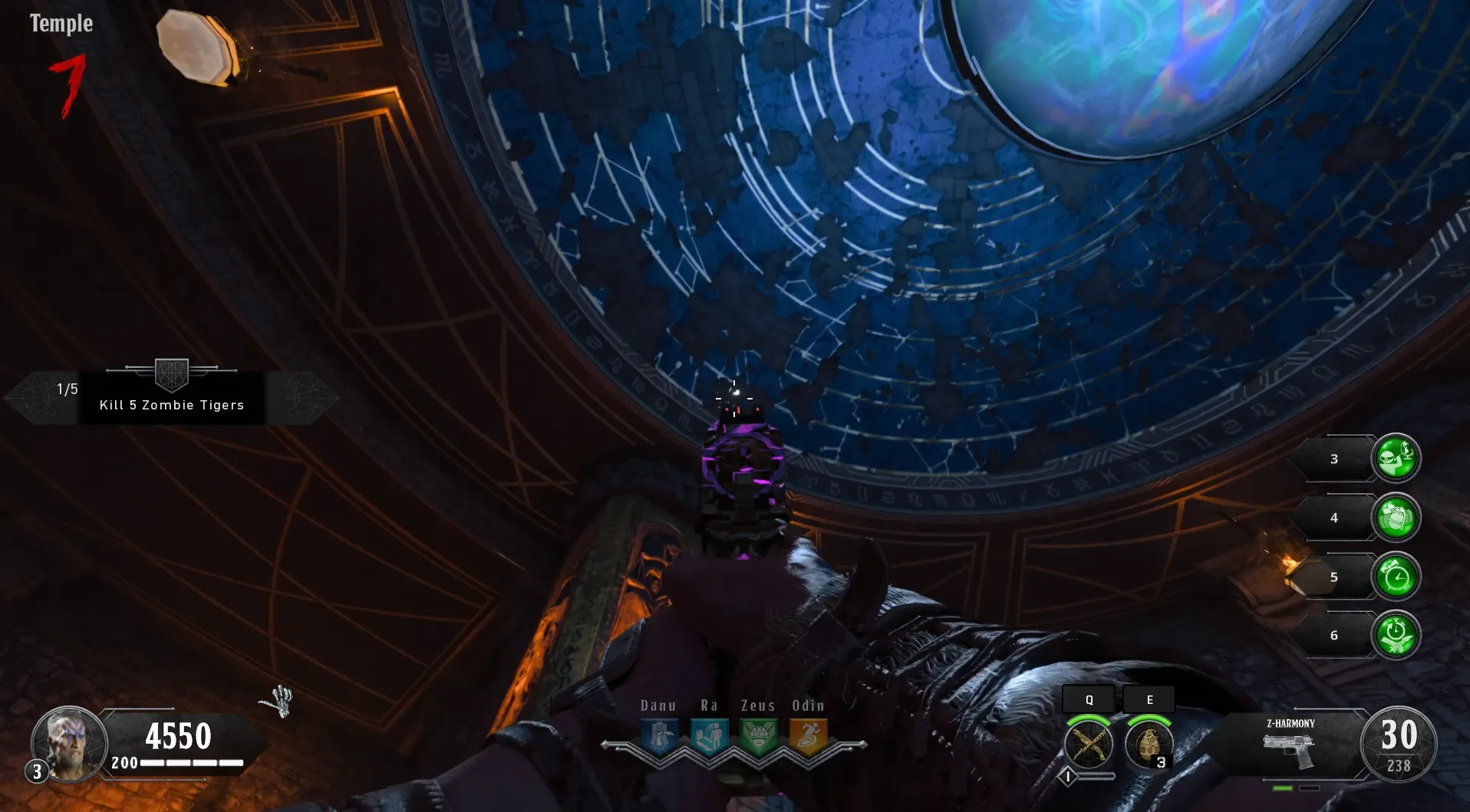Viewport: 1470px width, 812px height.
Task: Select the frag grenade equipment icon
Action: pyautogui.click(x=1149, y=744)
